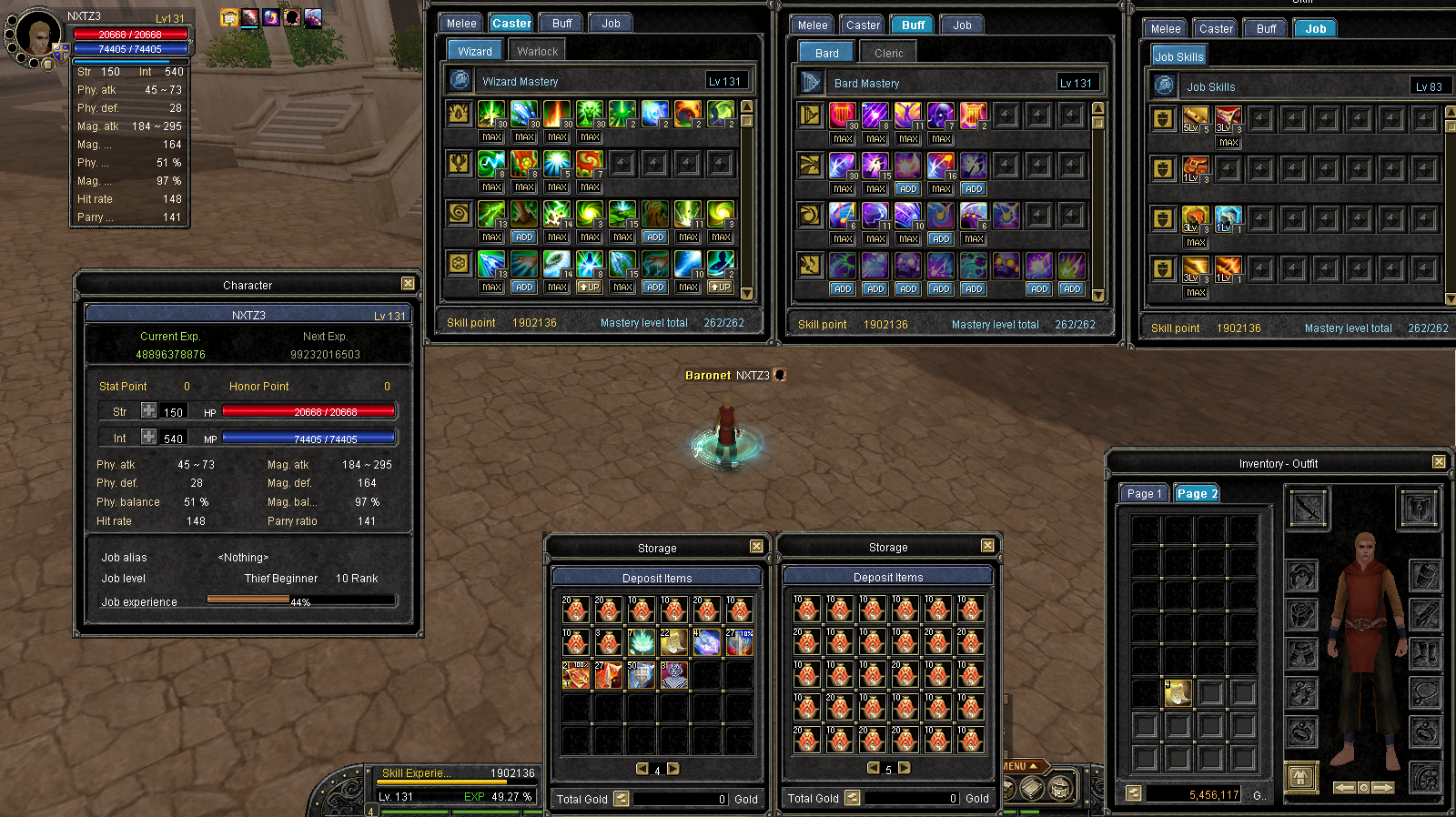This screenshot has height=817, width=1456.
Task: Open the Job Skills tab
Action: (x=1178, y=56)
